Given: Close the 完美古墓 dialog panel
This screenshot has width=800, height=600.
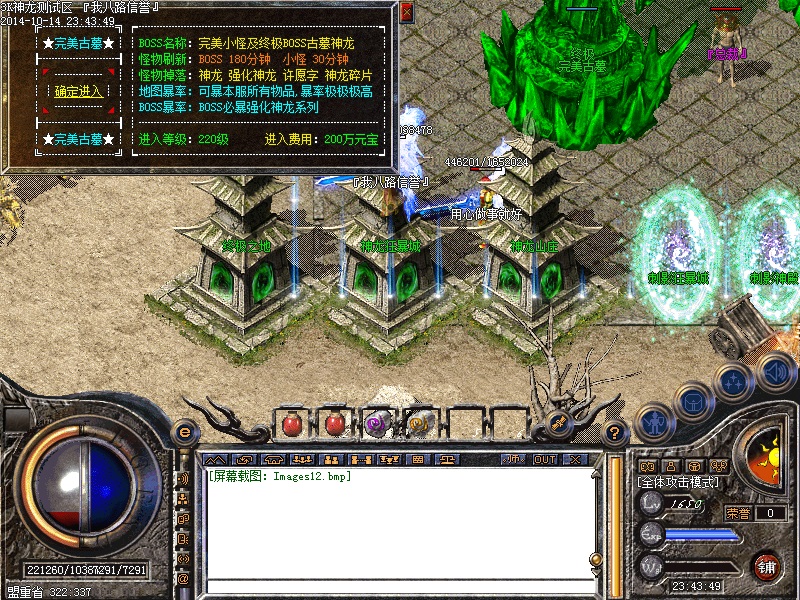Looking at the screenshot, I should coord(406,12).
